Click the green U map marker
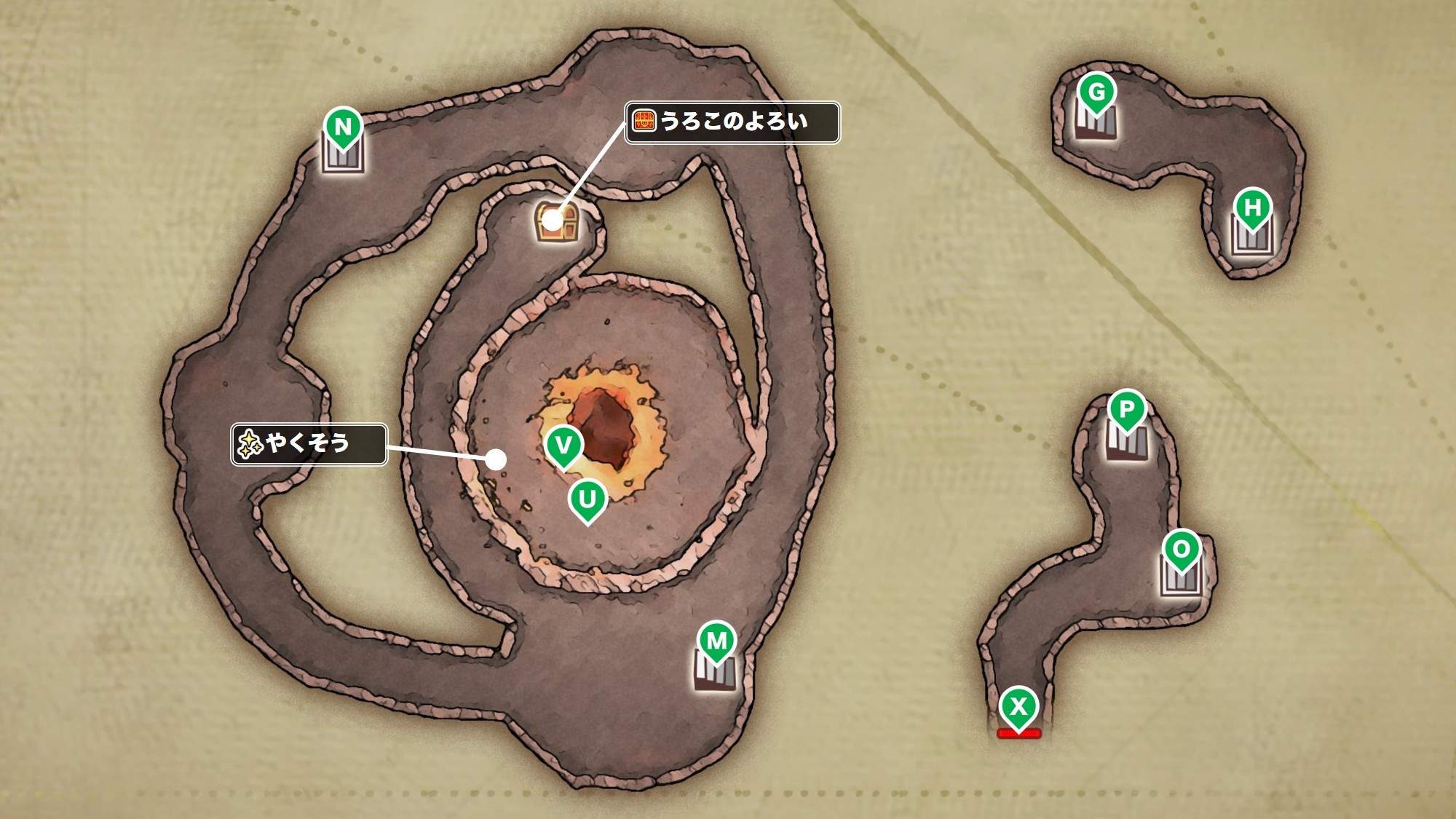Image resolution: width=1456 pixels, height=819 pixels. (x=587, y=499)
